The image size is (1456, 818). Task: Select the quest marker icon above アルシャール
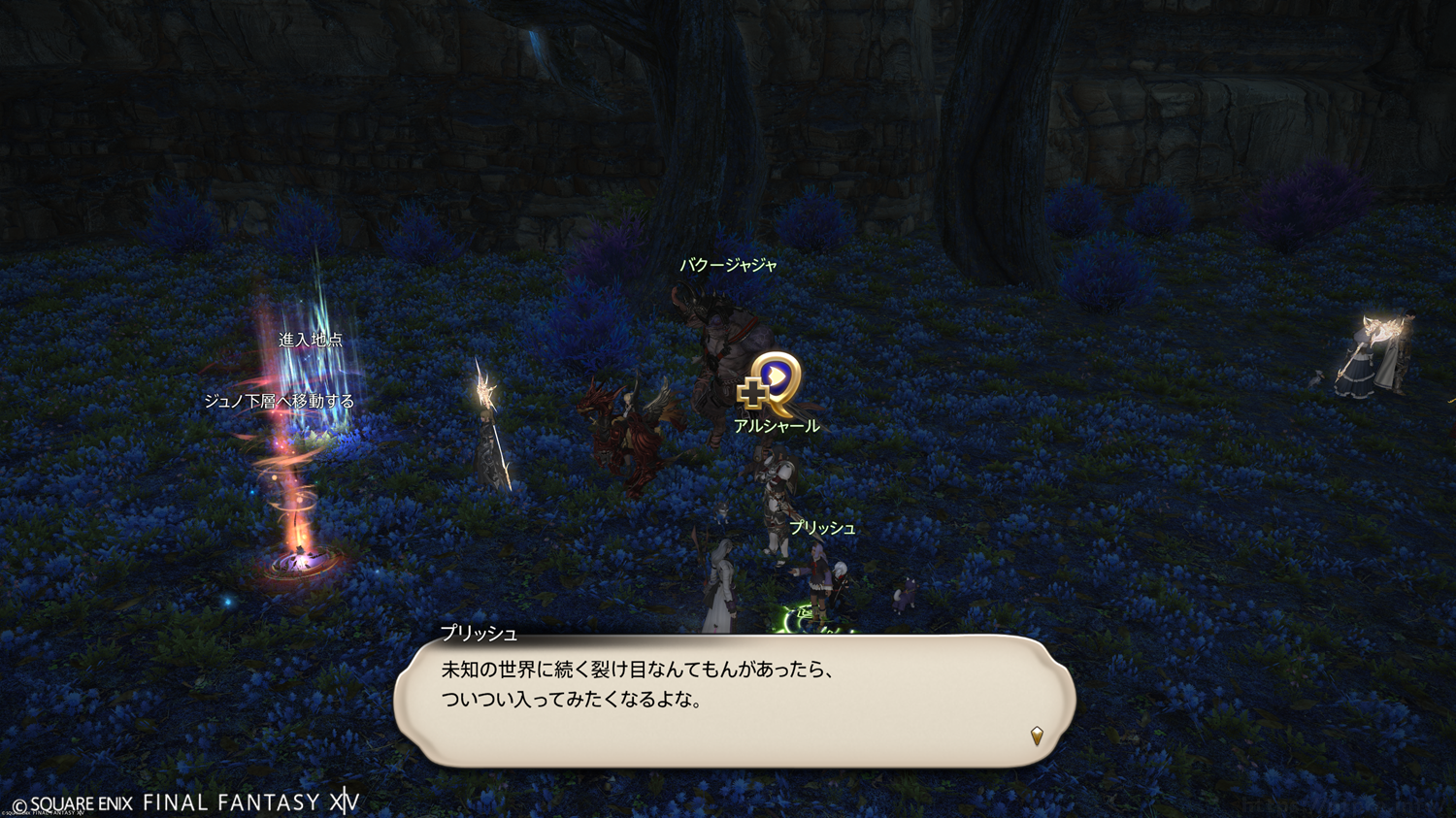click(x=771, y=382)
